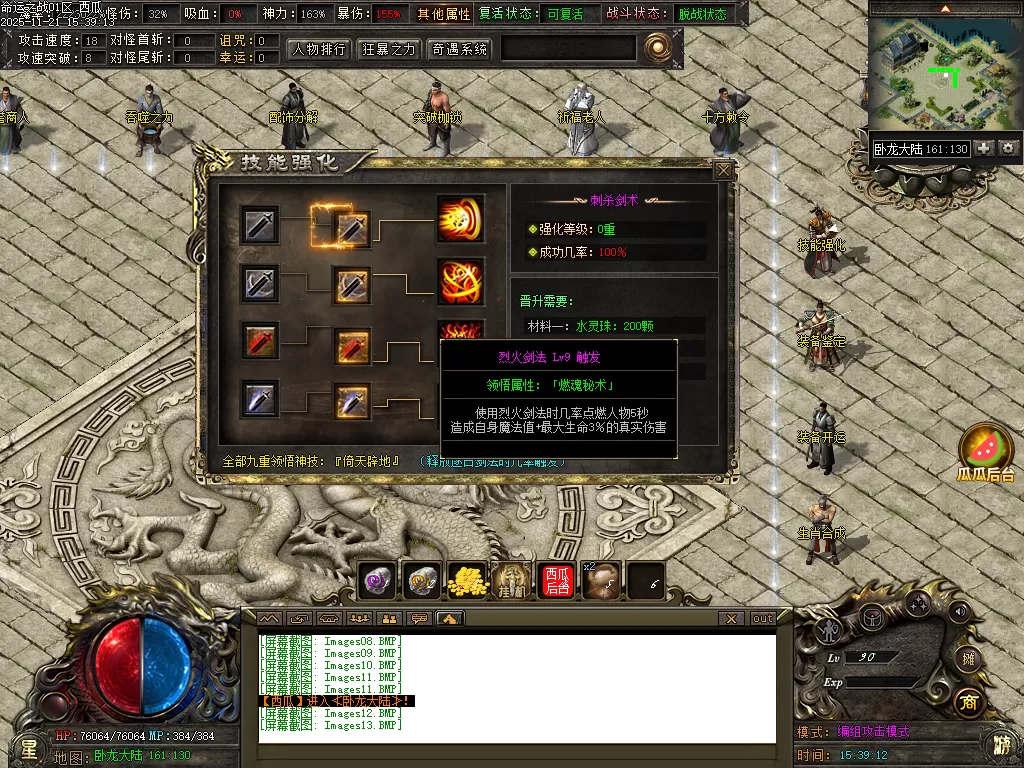Image resolution: width=1024 pixels, height=768 pixels.
Task: Click the chat panel 'out' button
Action: click(763, 619)
